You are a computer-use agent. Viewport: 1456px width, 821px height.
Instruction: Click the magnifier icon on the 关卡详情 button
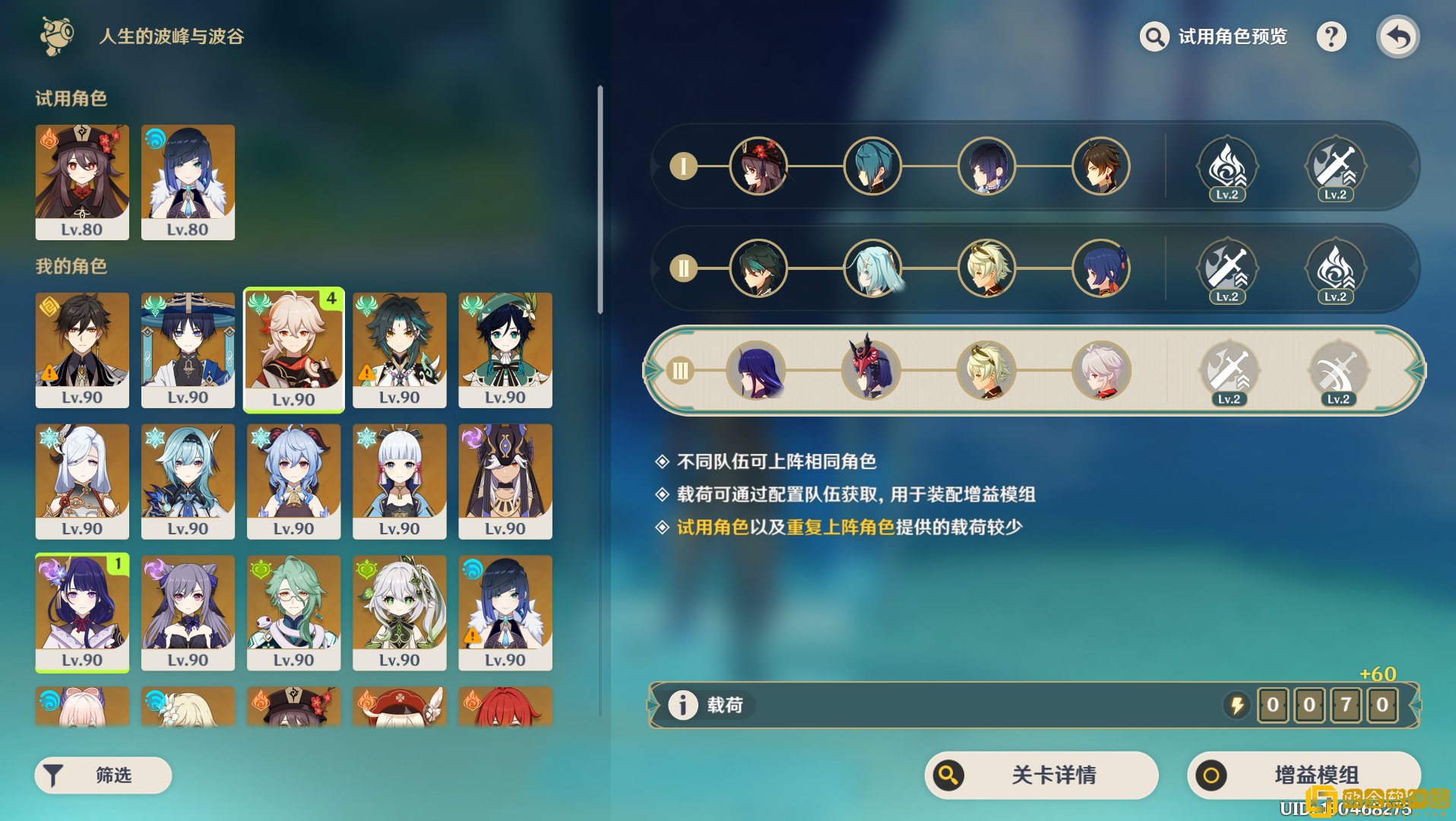(x=948, y=775)
